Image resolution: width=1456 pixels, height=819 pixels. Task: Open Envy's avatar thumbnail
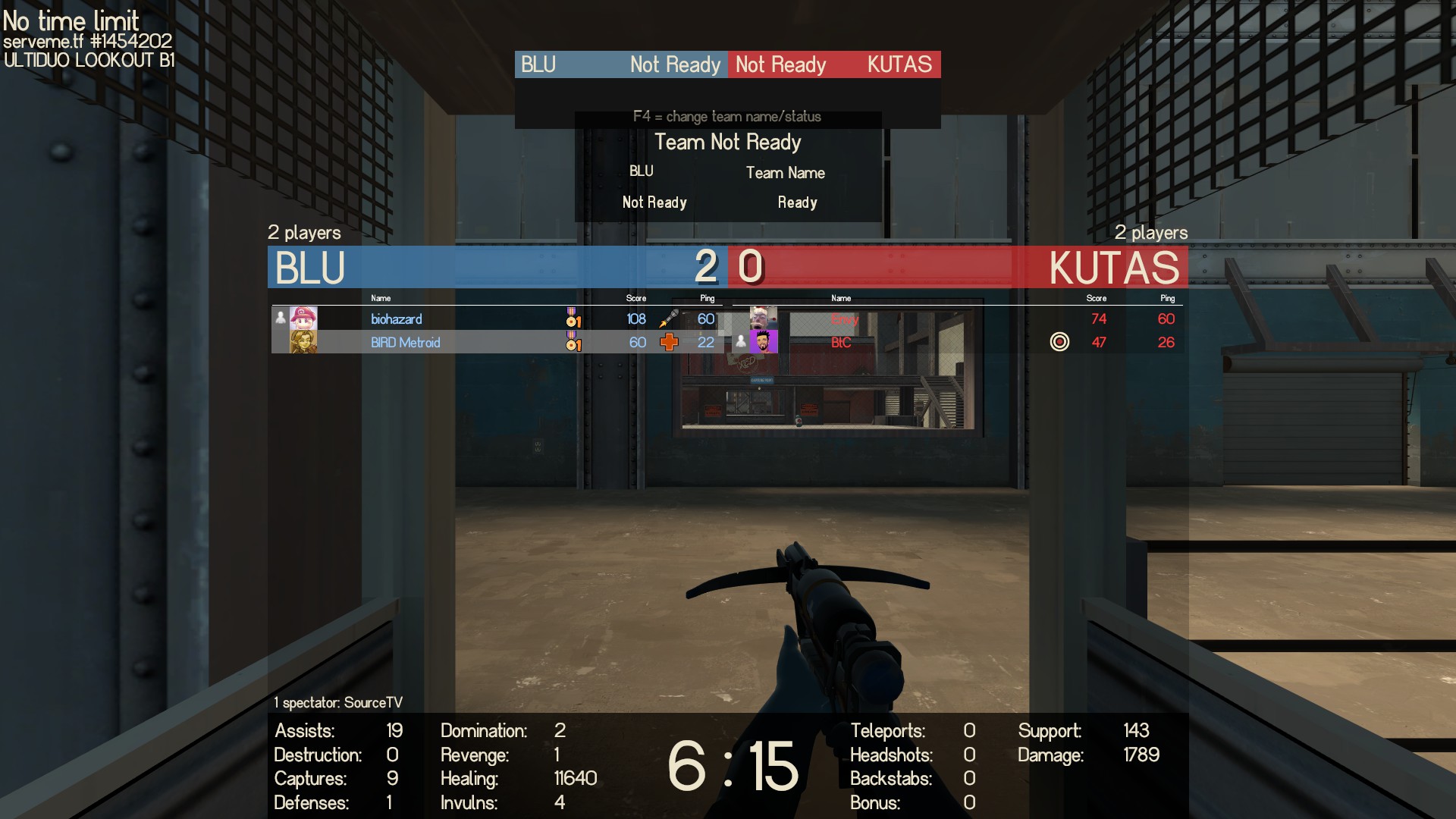764,318
